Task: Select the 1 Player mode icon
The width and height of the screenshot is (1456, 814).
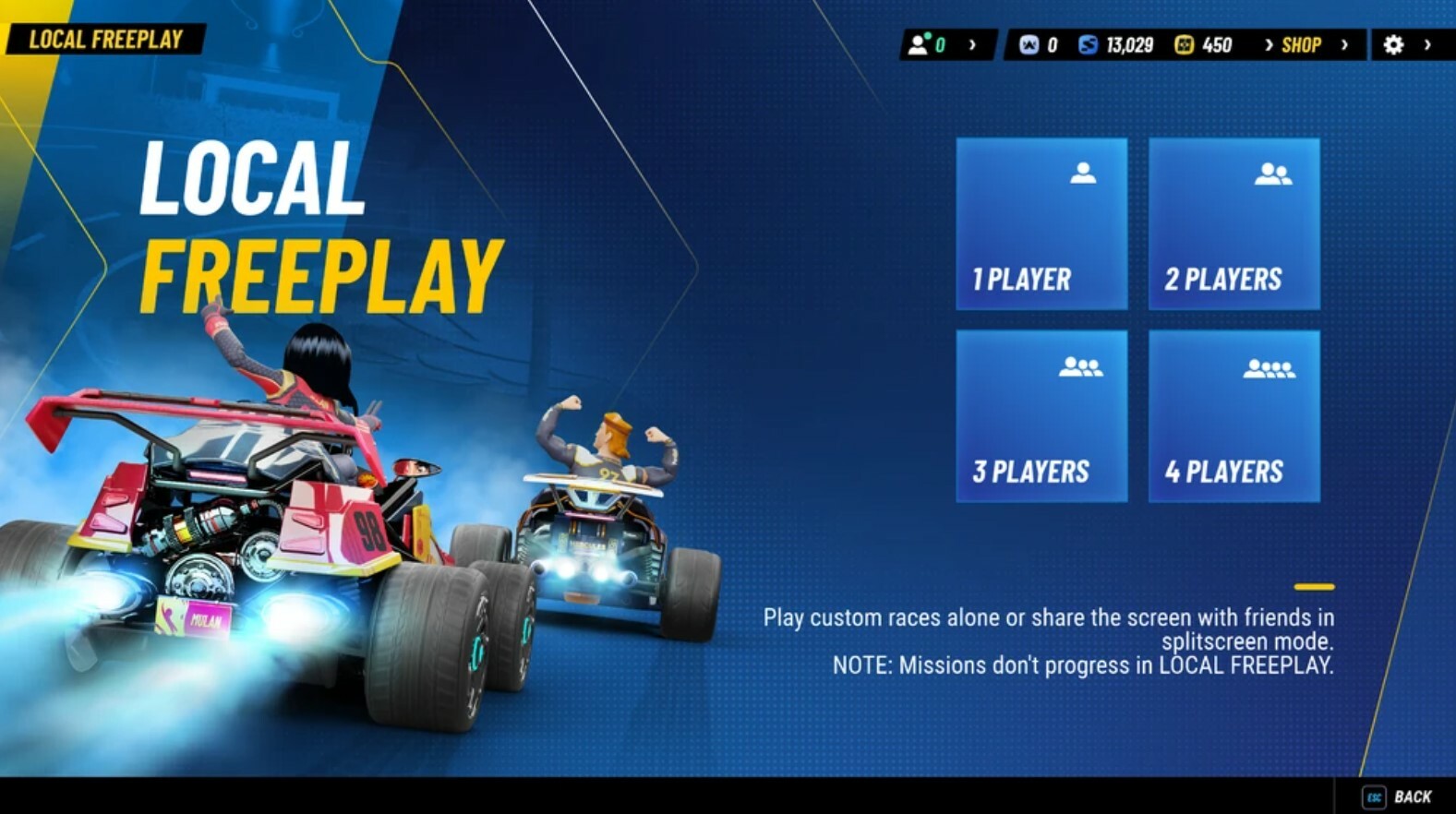Action: coord(1081,172)
